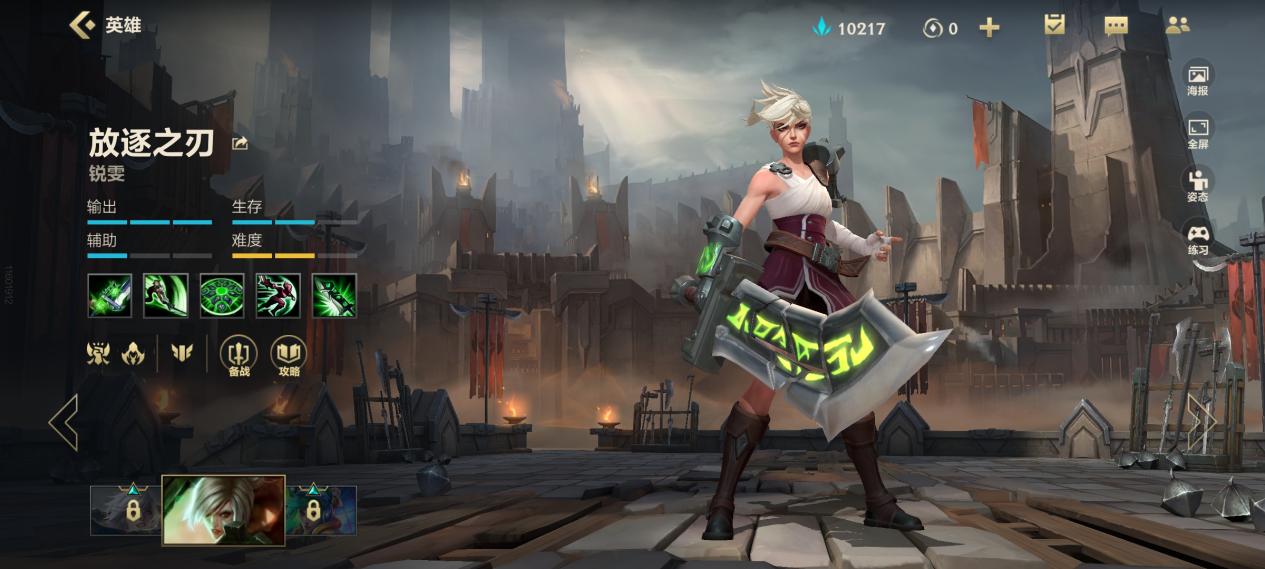
Task: Tap the share icon beside 放逐之刃
Action: coord(240,144)
